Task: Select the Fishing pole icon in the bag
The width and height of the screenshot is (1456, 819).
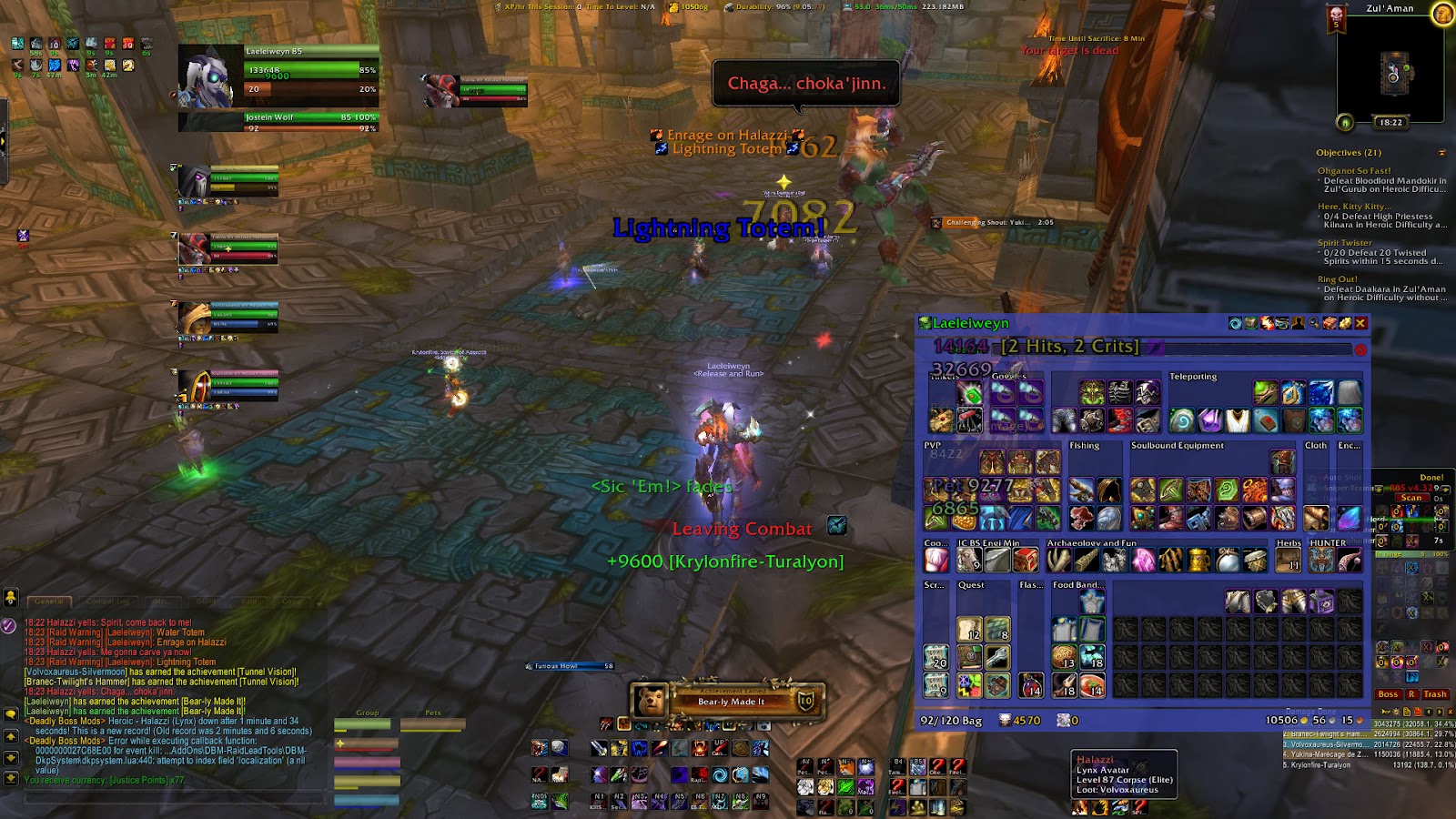Action: 1082,490
